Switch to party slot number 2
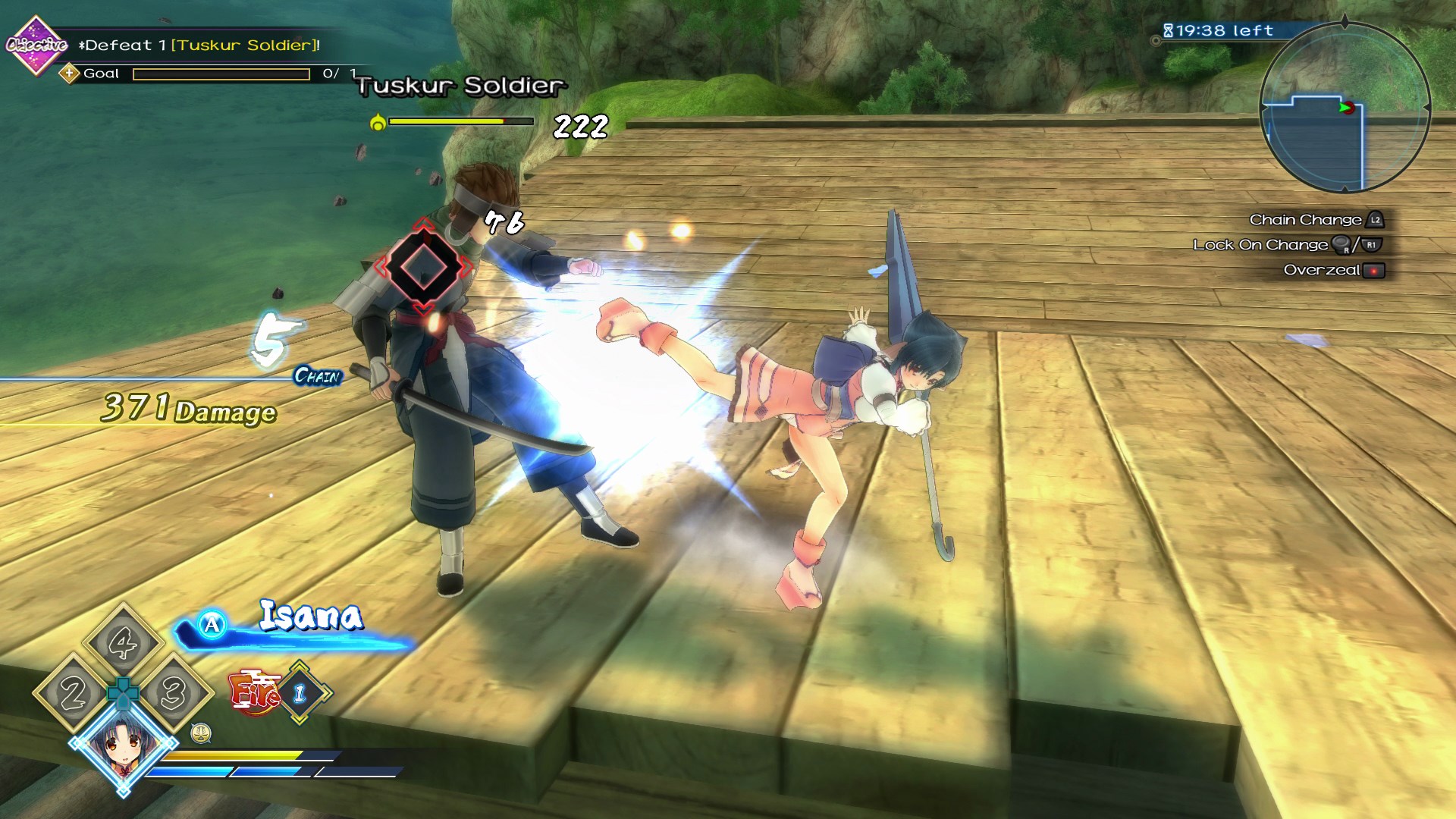Viewport: 1456px width, 819px height. click(73, 693)
